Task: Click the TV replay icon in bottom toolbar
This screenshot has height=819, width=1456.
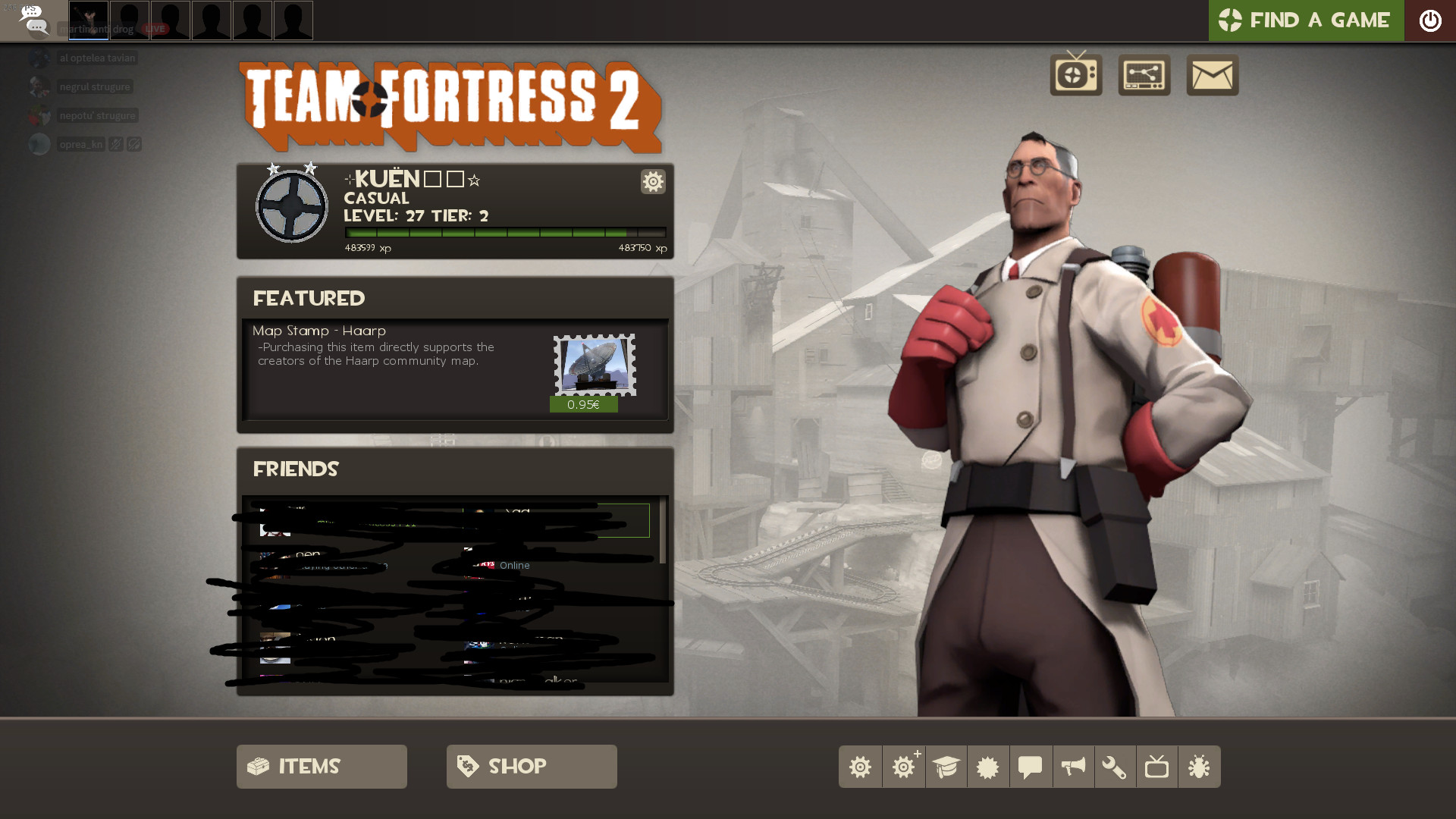Action: (1158, 767)
